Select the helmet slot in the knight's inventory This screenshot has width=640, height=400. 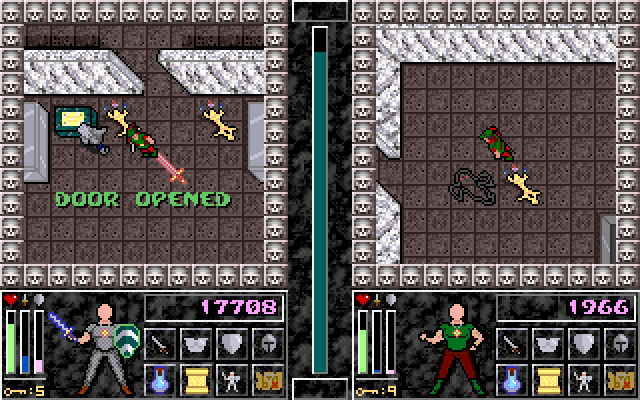click(267, 345)
